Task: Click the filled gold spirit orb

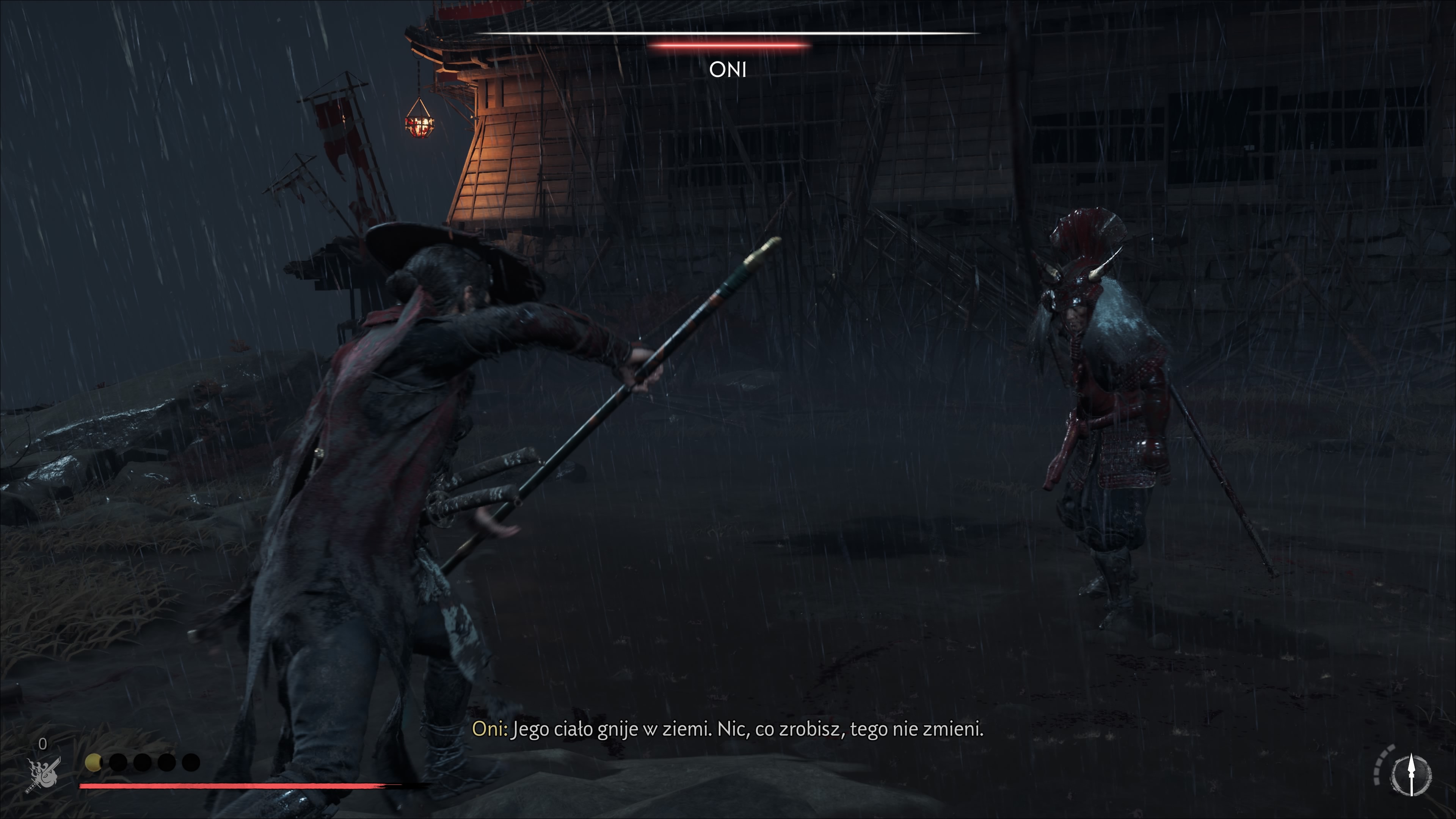Action: point(93,763)
